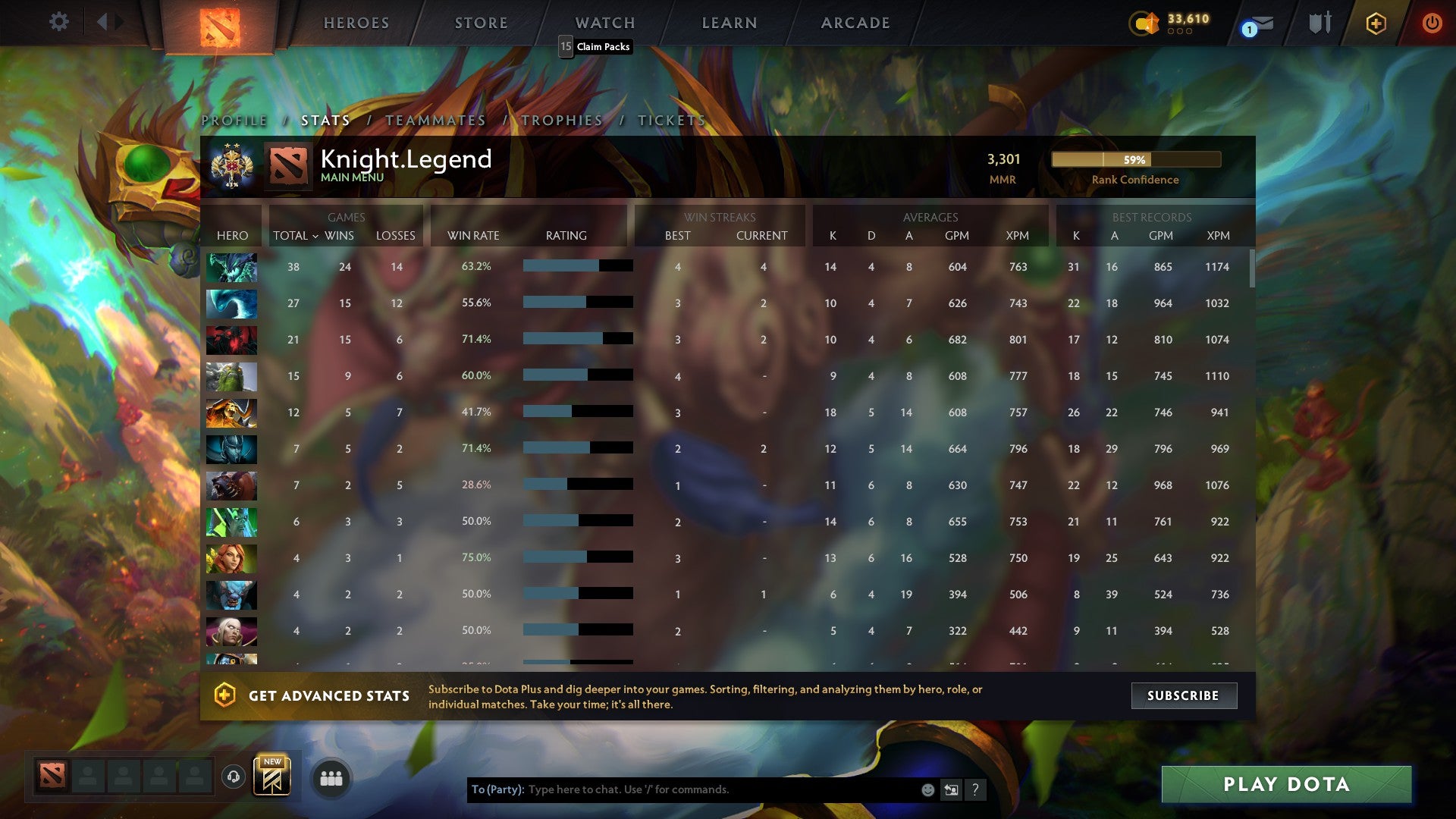
Task: Click the Claim Packs notification
Action: coord(596,47)
